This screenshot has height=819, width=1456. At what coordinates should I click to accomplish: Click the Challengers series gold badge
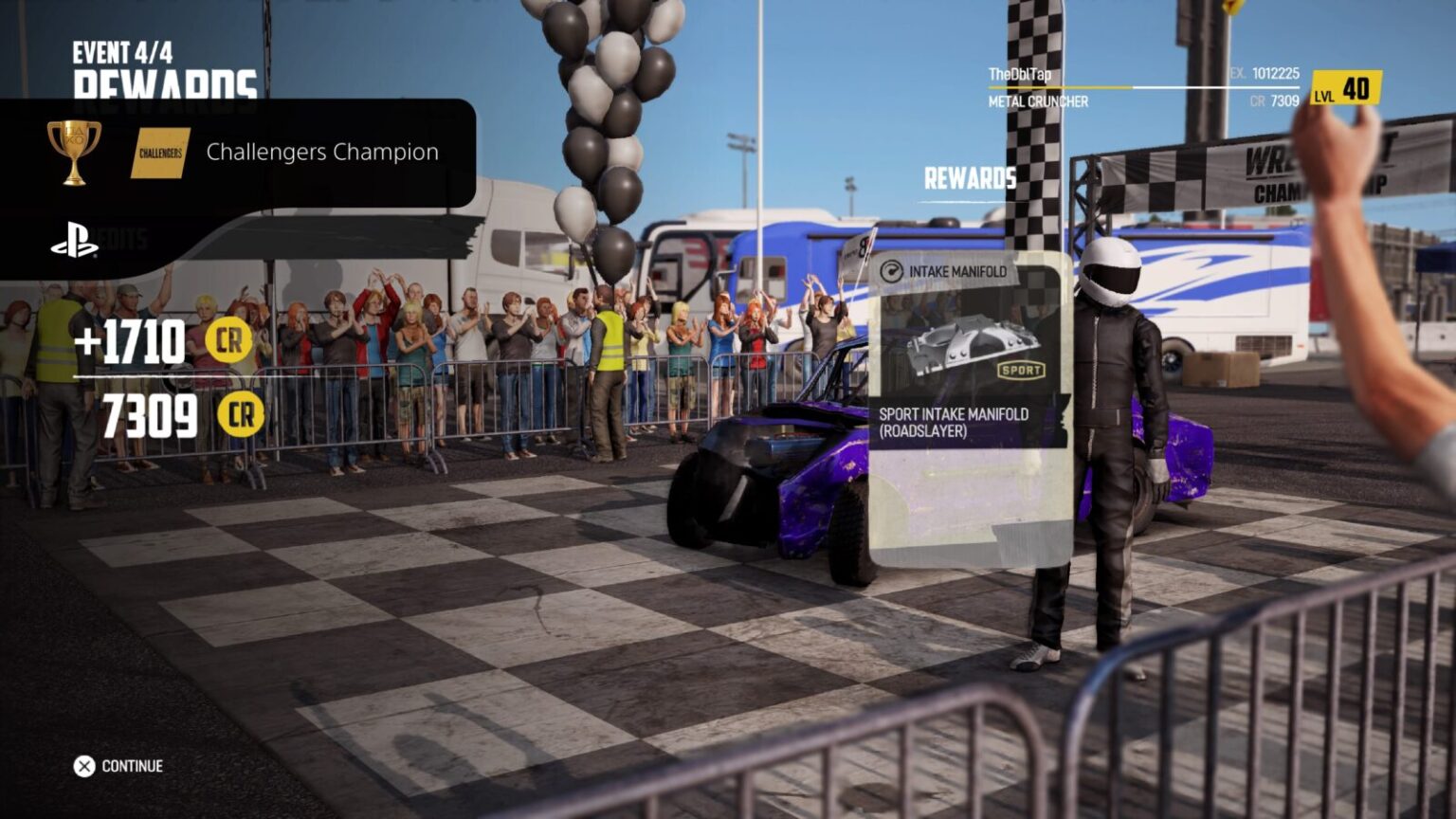pos(160,152)
